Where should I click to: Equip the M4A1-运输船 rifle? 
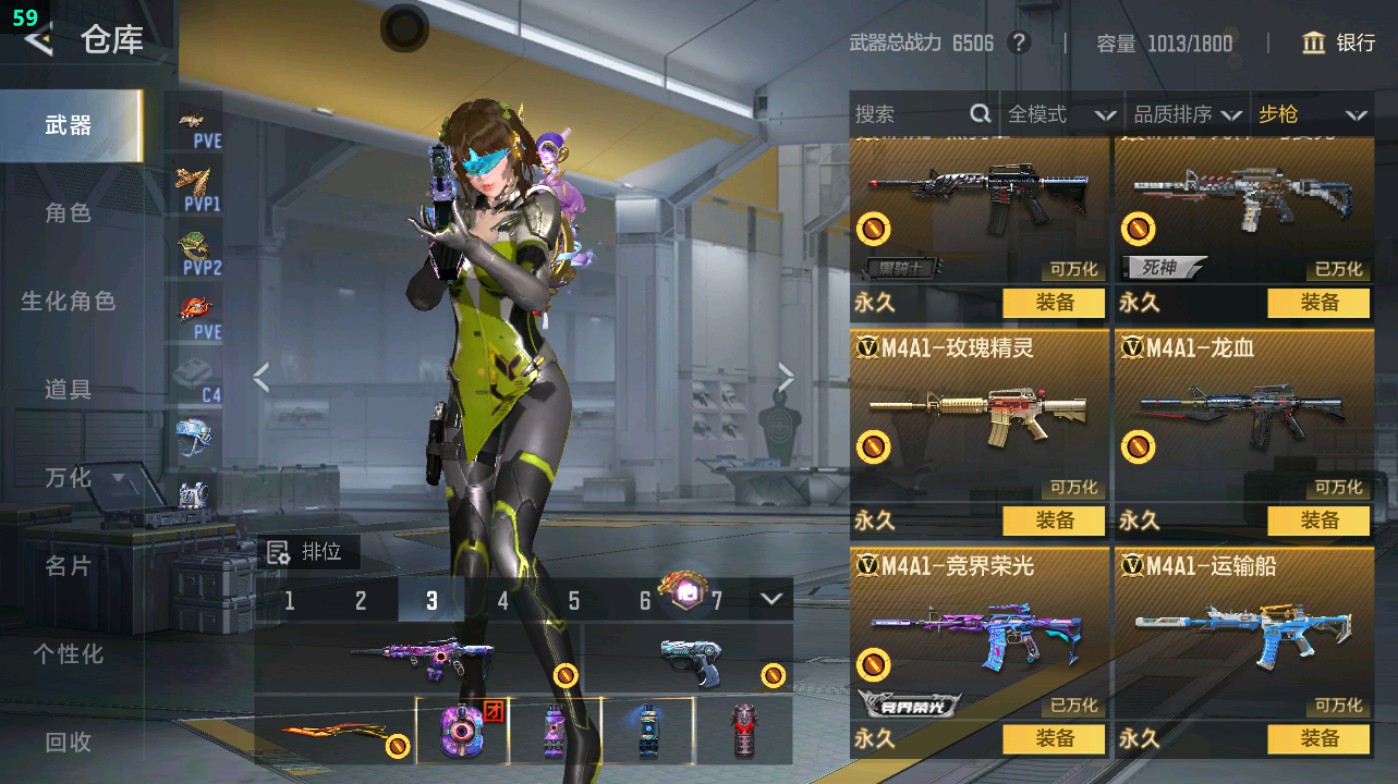pos(1319,739)
